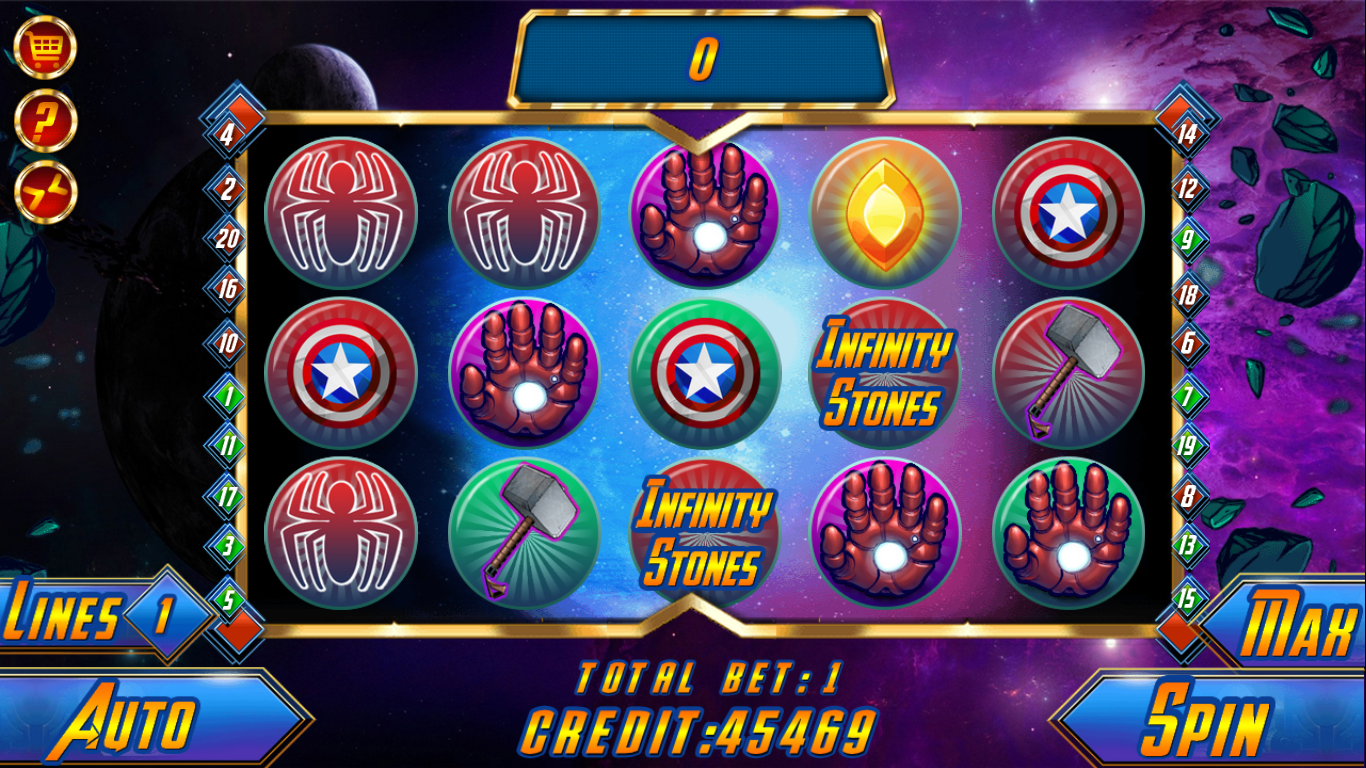Select payline marker 17
The width and height of the screenshot is (1366, 768).
click(228, 495)
